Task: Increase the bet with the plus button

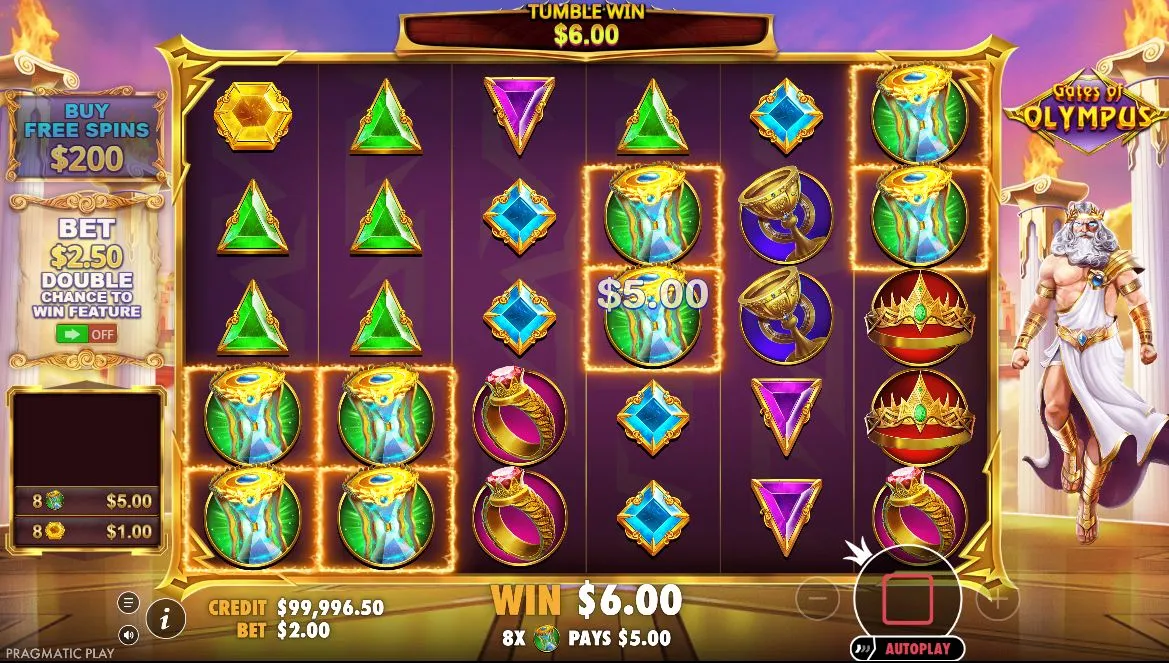Action: 996,600
